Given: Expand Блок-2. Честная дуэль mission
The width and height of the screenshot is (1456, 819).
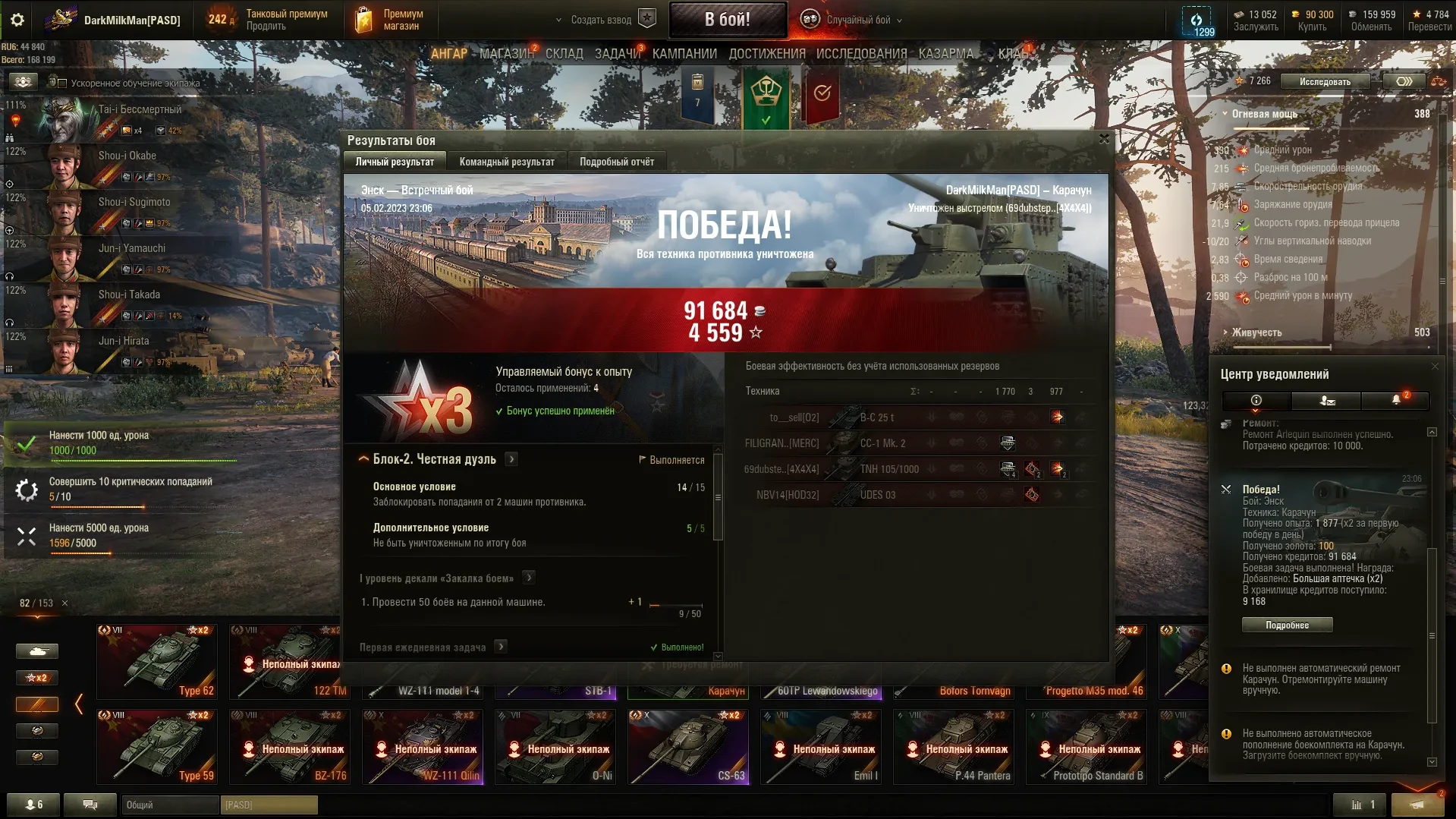Looking at the screenshot, I should point(512,459).
